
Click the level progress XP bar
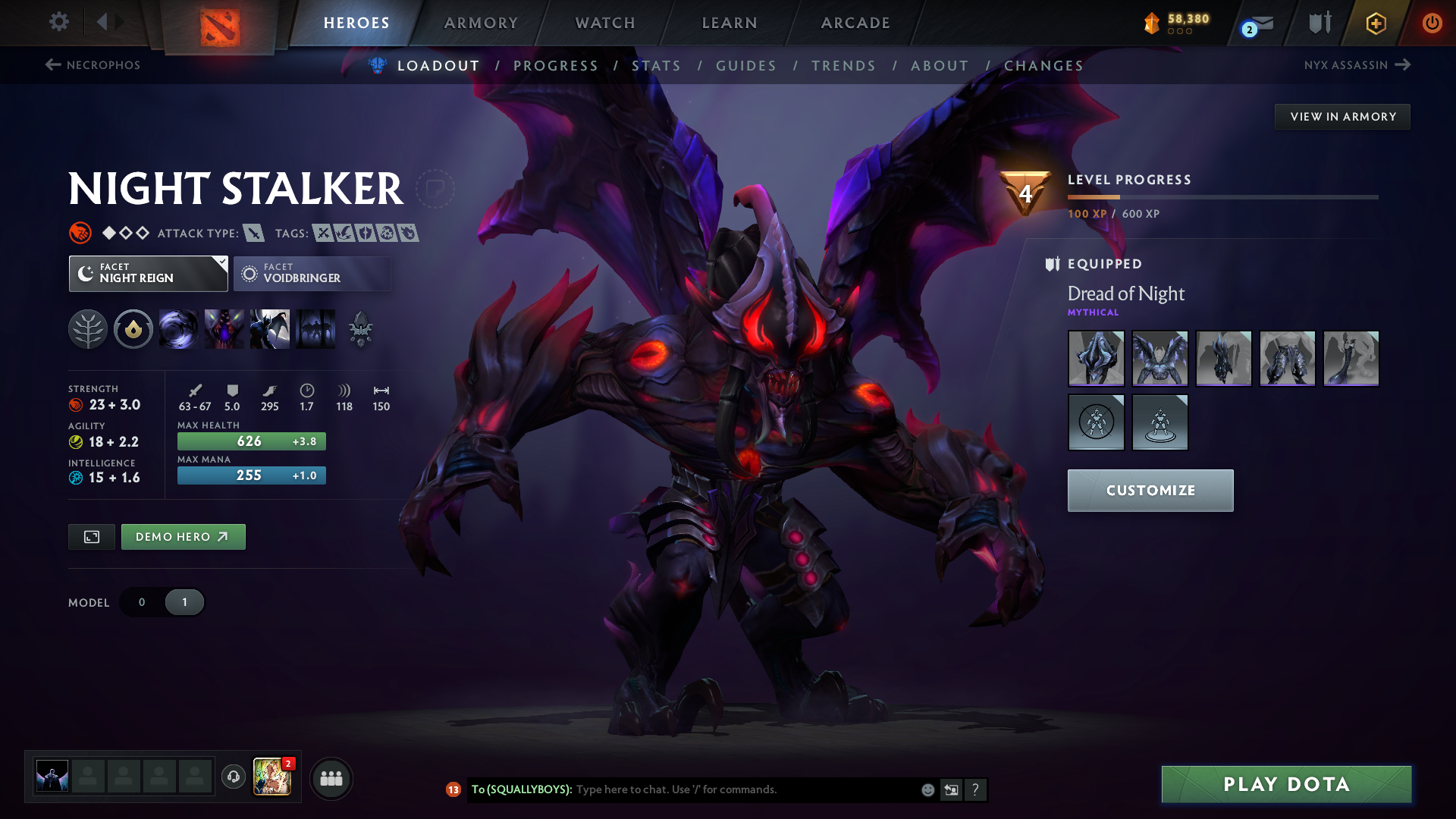click(1222, 198)
